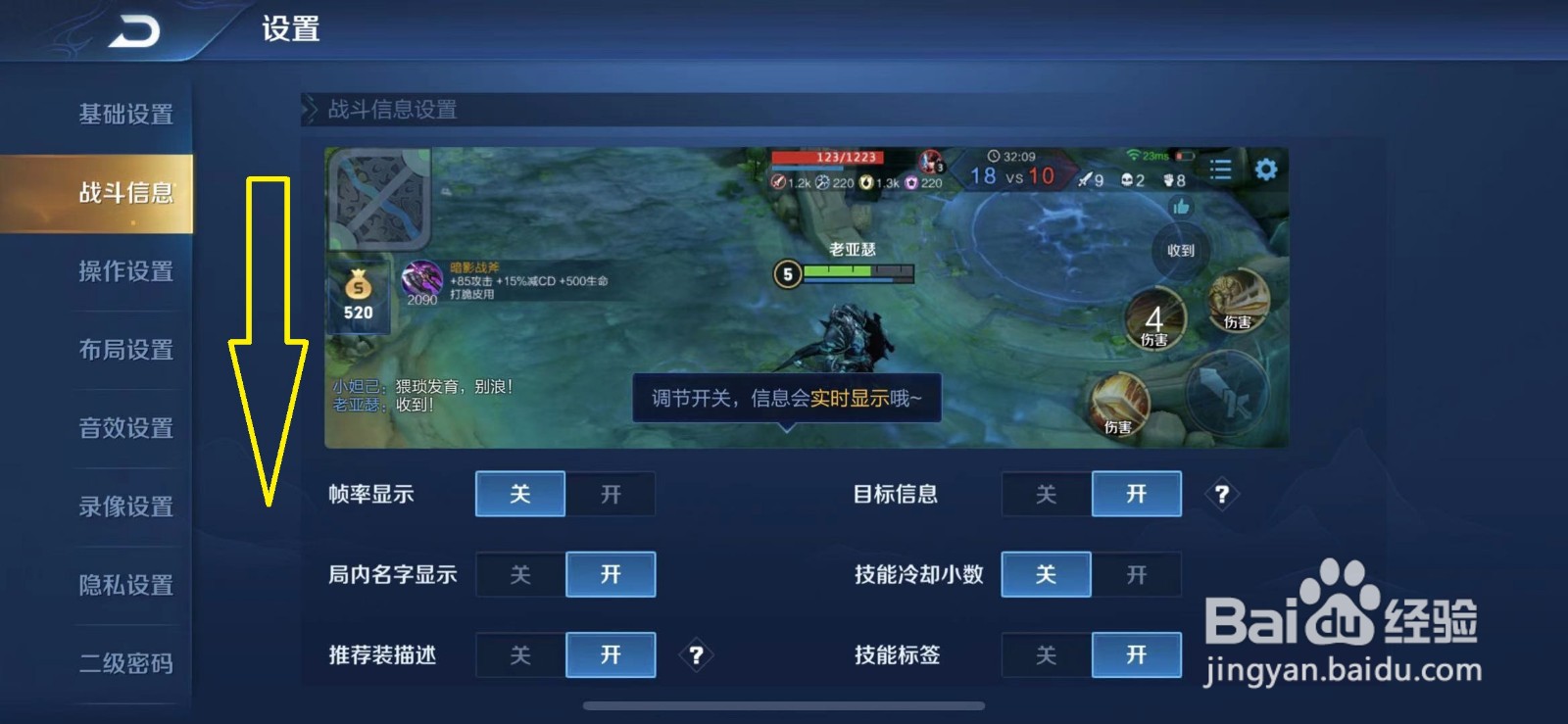This screenshot has width=1568, height=724.
Task: Disable 局内名字显示 by tapping 关
Action: [x=520, y=574]
